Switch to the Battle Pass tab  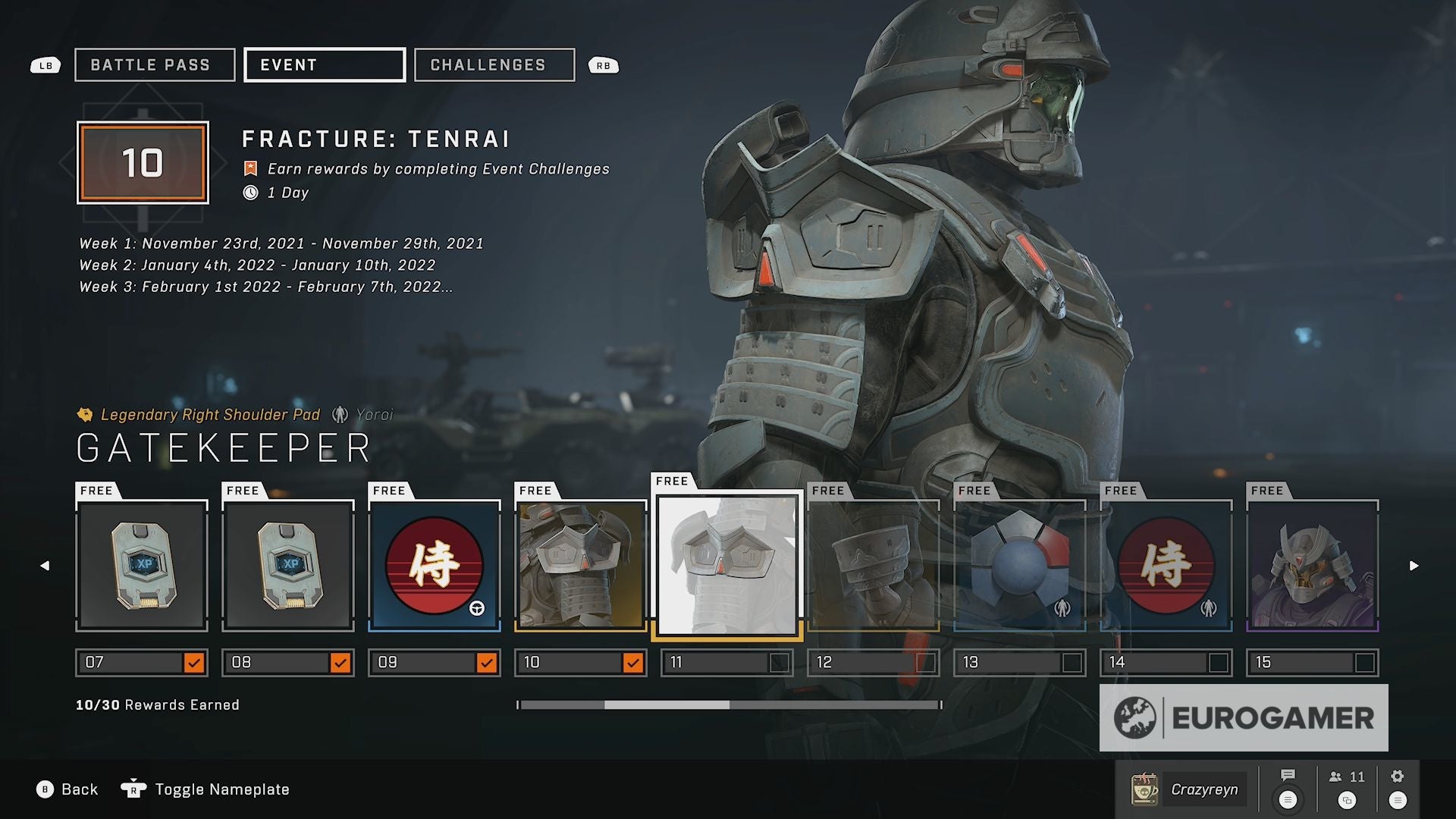pyautogui.click(x=155, y=65)
